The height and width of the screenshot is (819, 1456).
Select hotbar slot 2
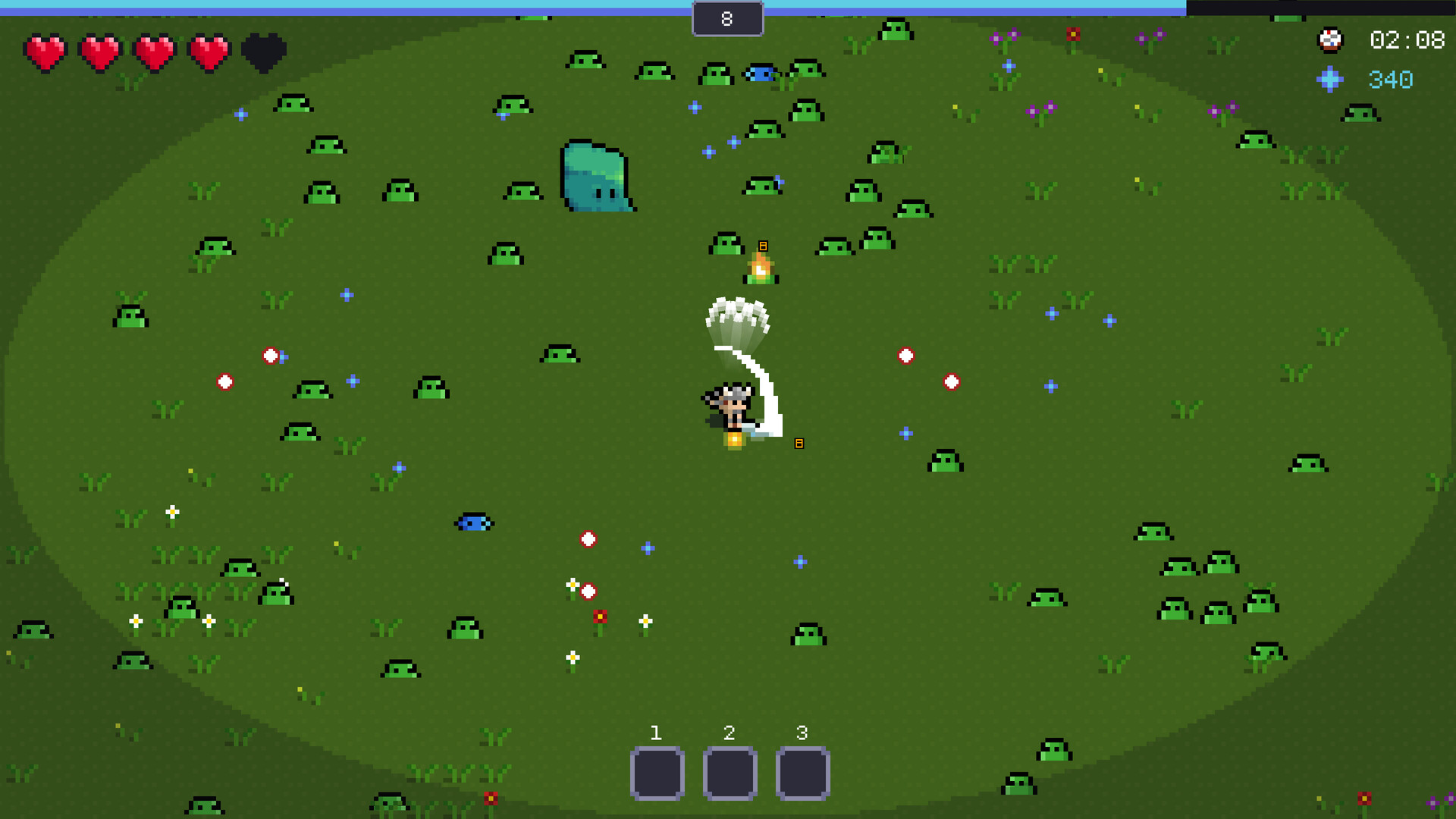point(730,772)
